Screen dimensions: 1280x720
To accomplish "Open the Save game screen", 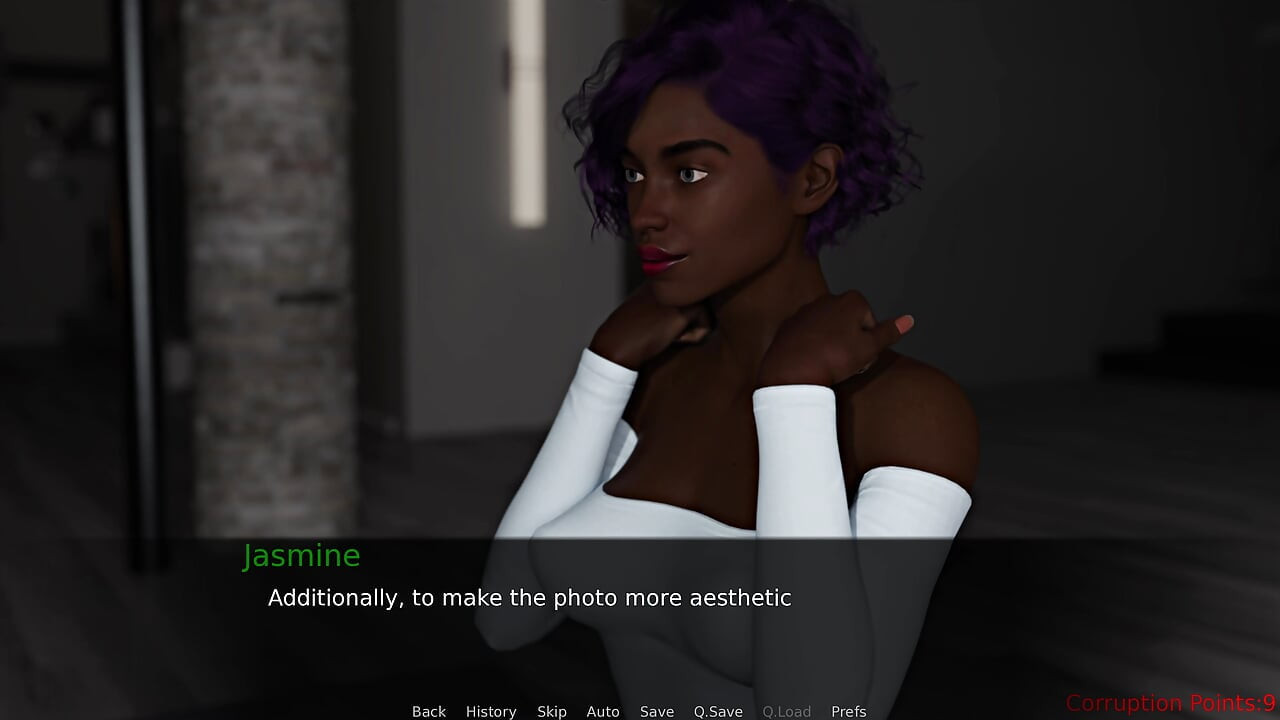I will click(x=657, y=711).
